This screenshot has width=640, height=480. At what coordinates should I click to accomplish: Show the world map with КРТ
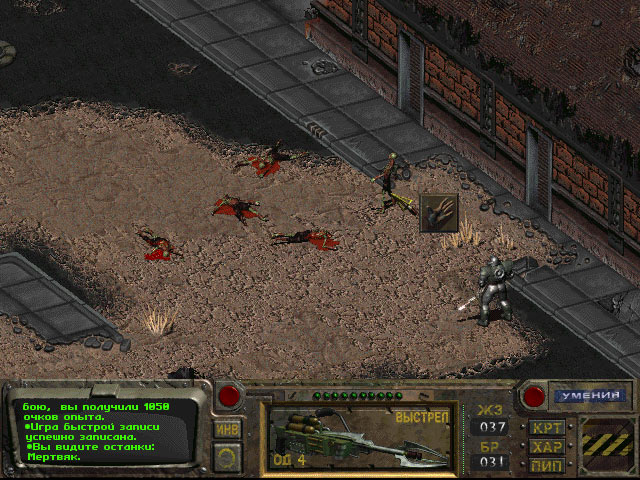coord(548,428)
